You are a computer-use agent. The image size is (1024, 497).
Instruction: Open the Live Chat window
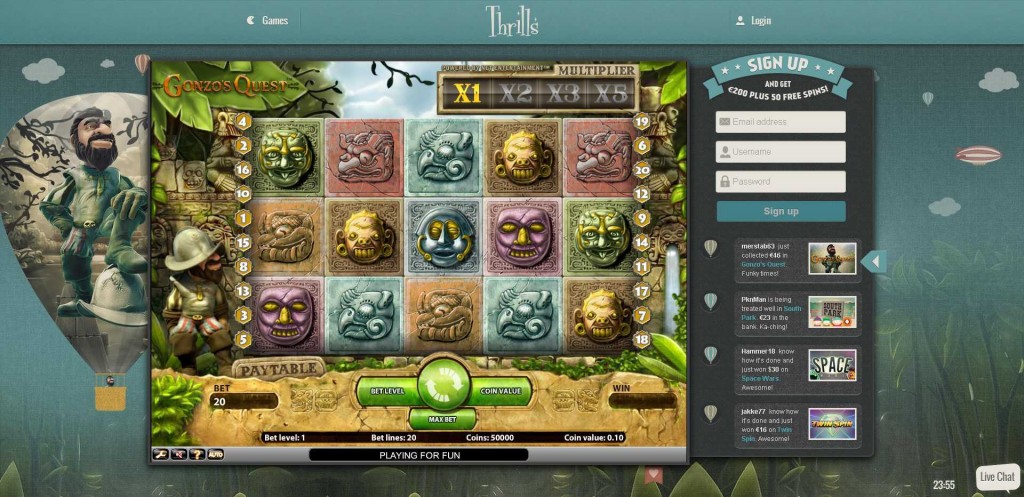pyautogui.click(x=997, y=477)
